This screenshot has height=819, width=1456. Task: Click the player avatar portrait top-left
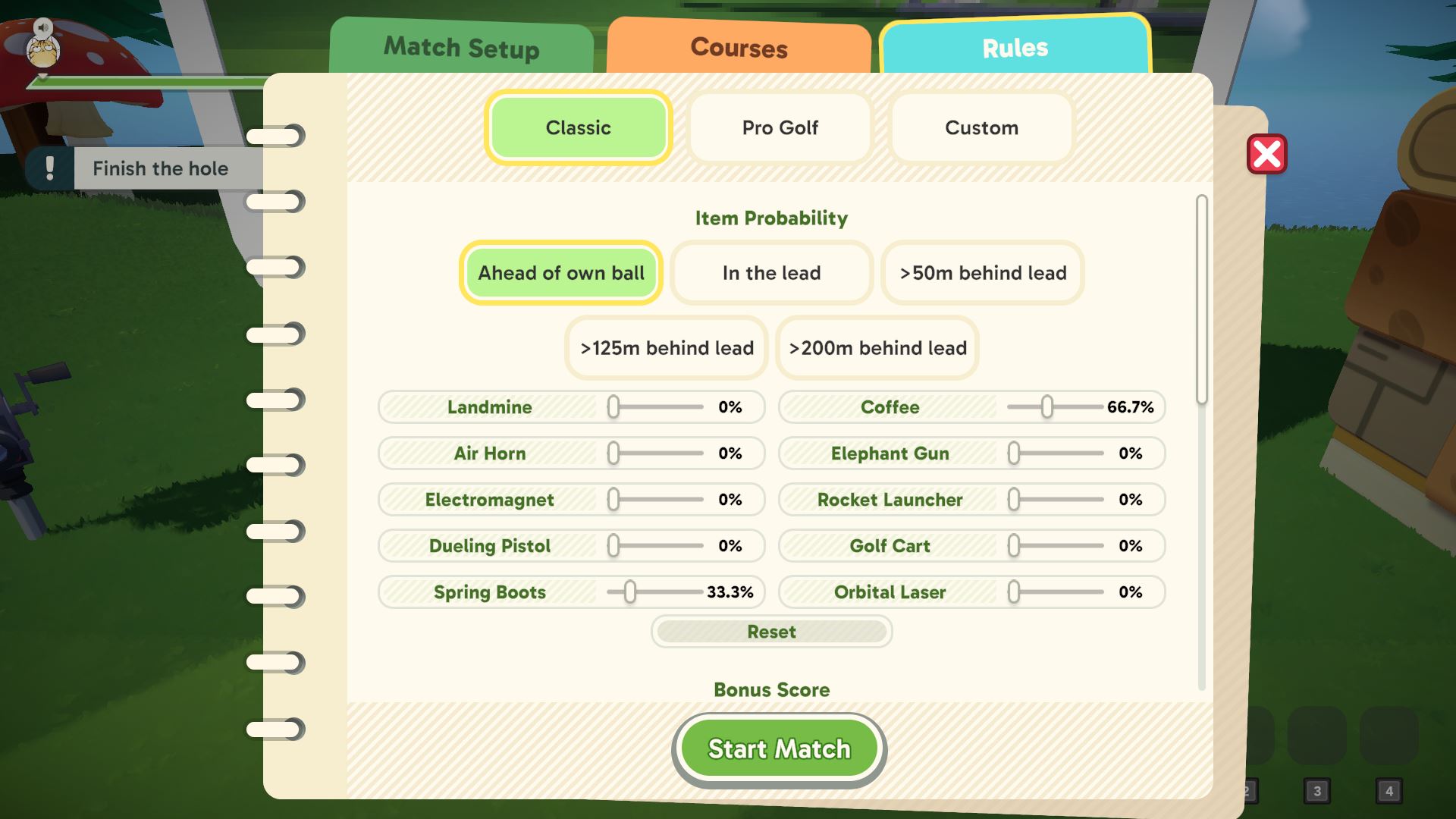pyautogui.click(x=42, y=51)
